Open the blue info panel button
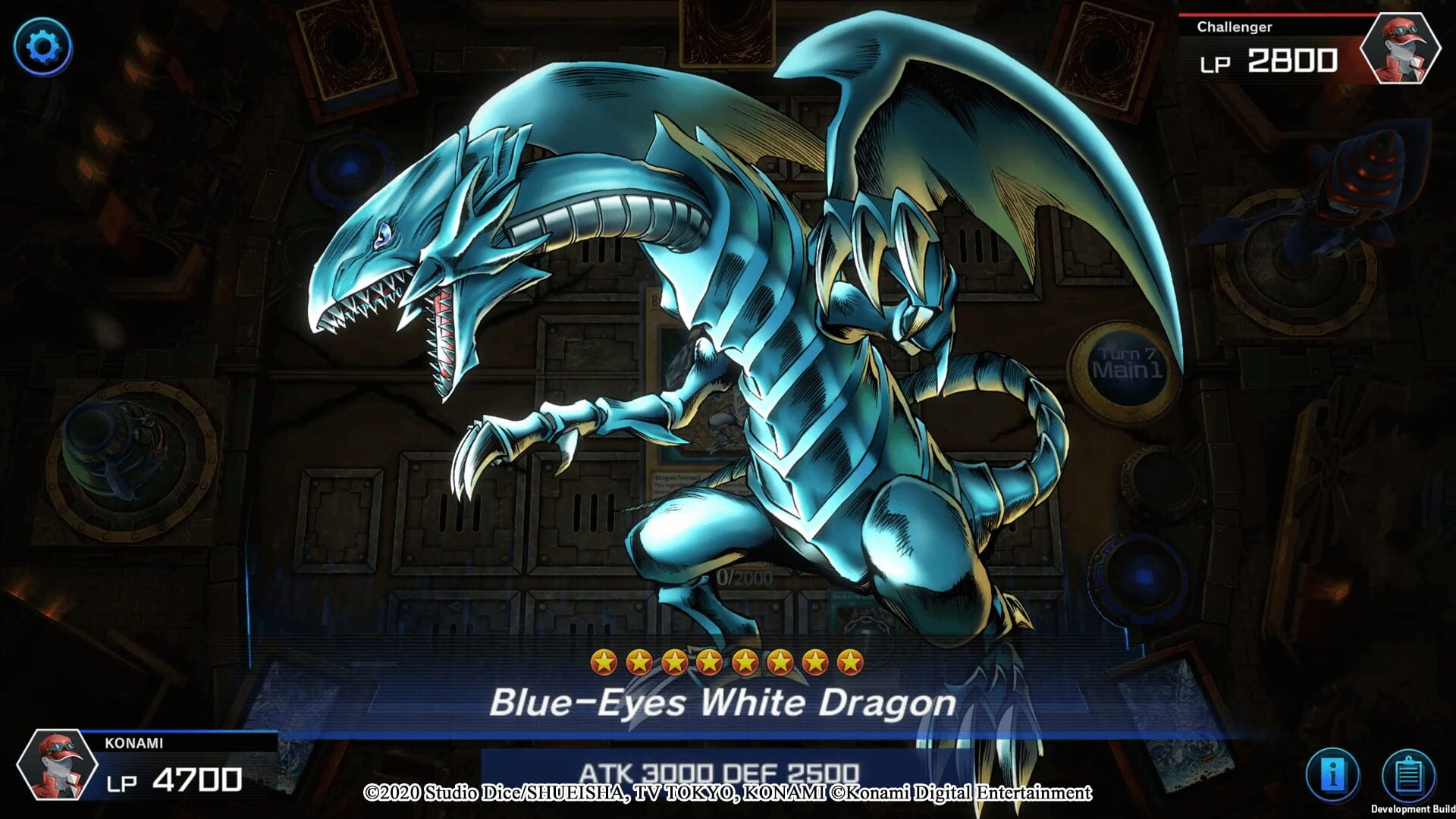 1332,775
